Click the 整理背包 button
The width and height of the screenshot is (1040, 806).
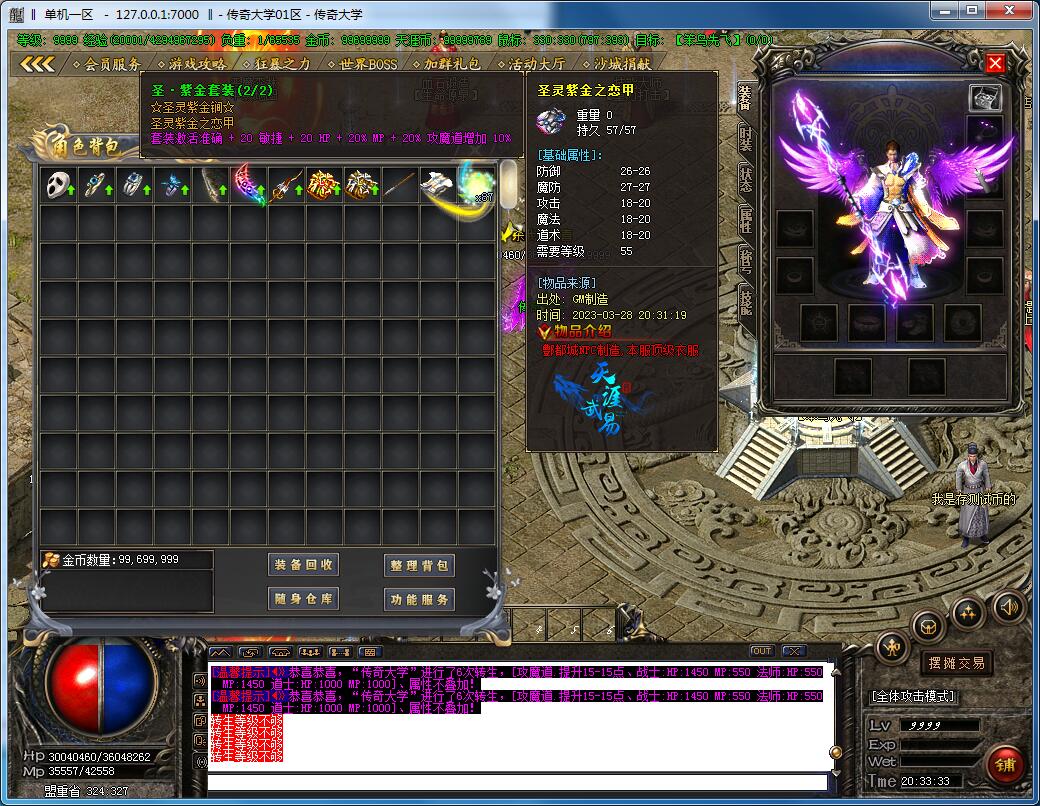(420, 565)
